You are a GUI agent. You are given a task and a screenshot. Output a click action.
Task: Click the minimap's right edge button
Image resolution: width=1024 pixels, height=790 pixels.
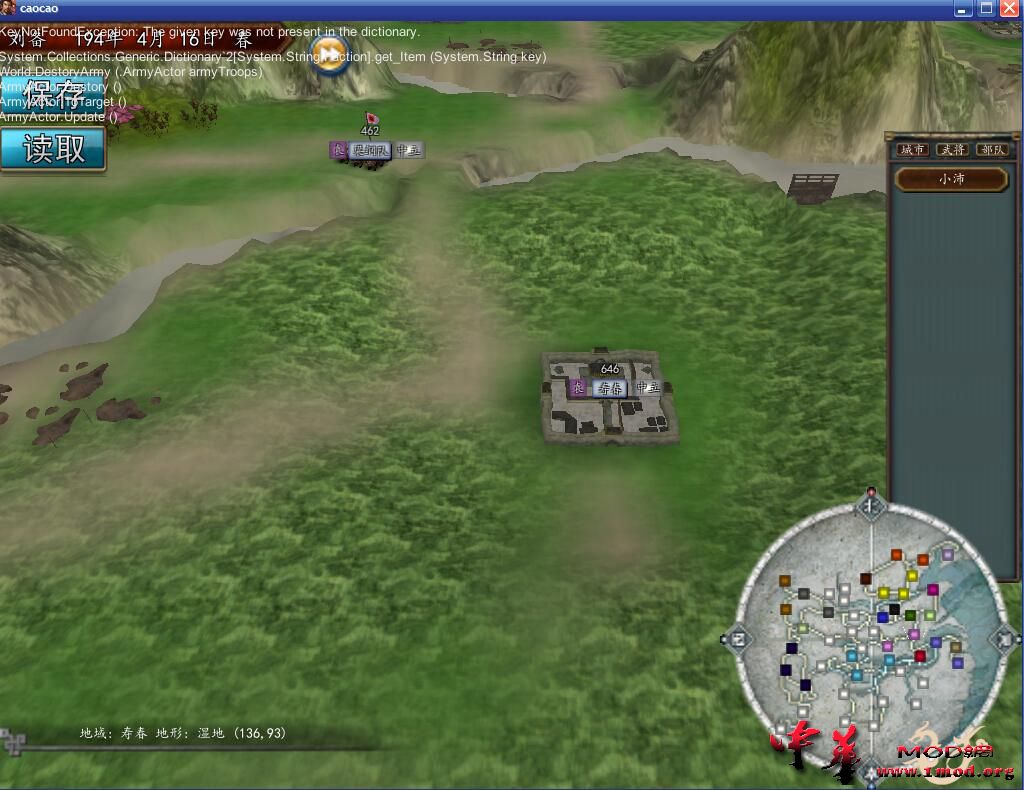click(1004, 638)
